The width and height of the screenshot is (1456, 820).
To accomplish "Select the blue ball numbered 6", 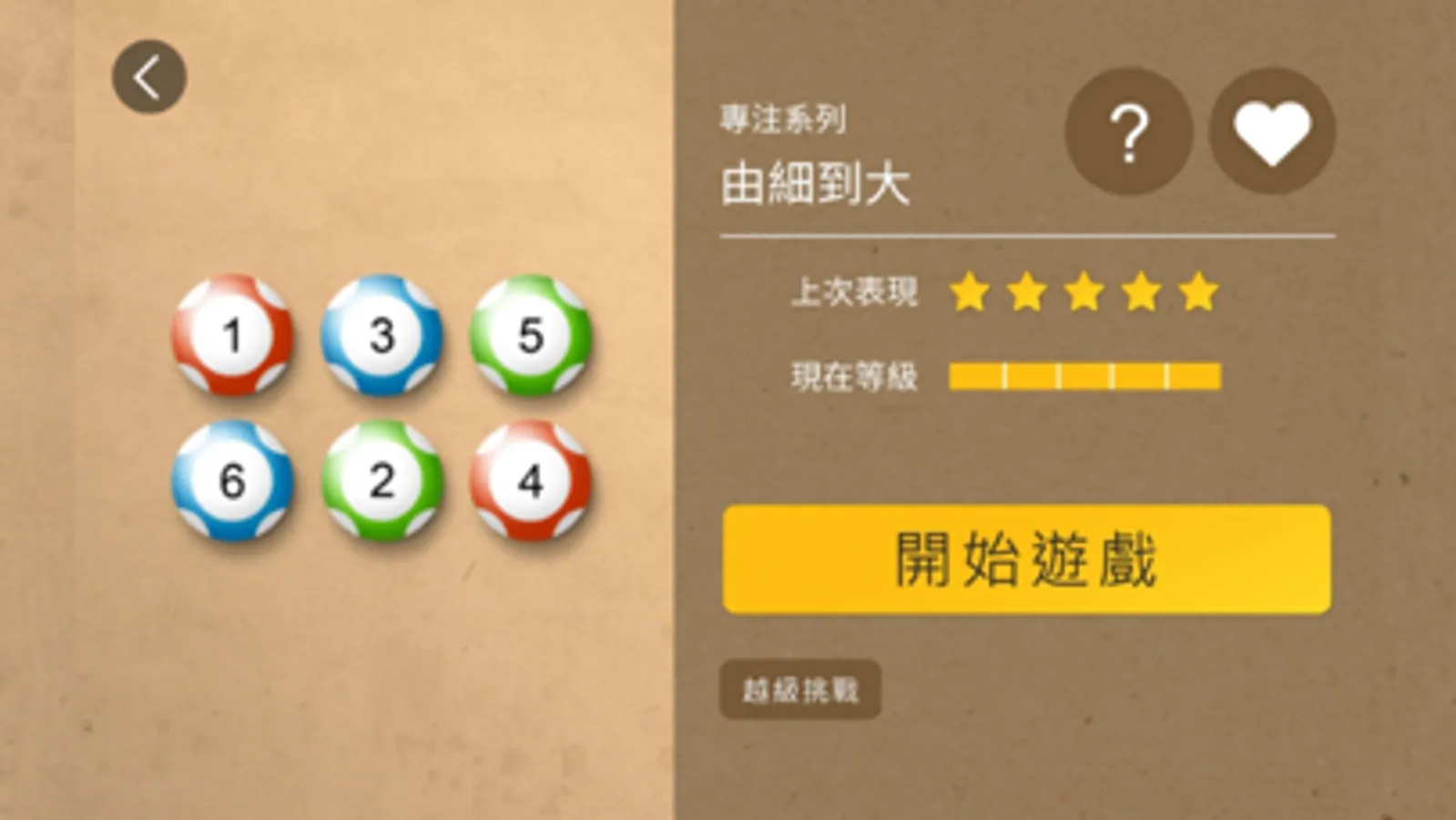I will click(x=230, y=481).
